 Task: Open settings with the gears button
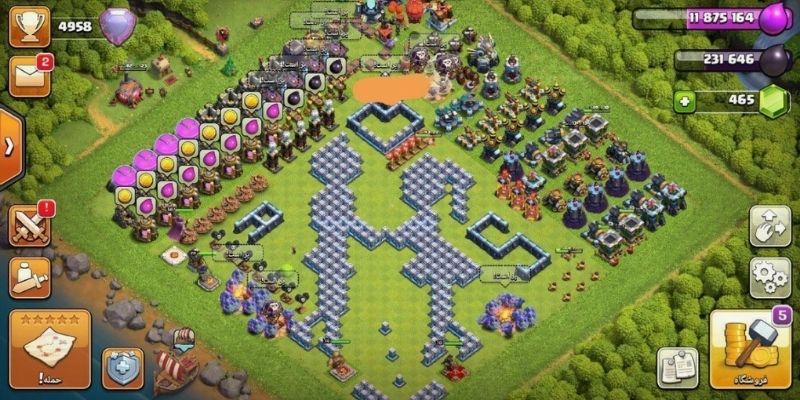(769, 277)
